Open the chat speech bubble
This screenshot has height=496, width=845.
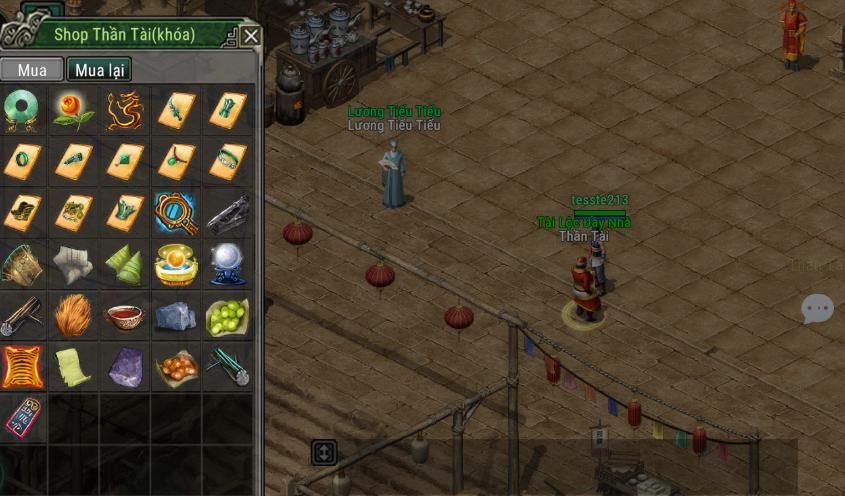pos(817,309)
